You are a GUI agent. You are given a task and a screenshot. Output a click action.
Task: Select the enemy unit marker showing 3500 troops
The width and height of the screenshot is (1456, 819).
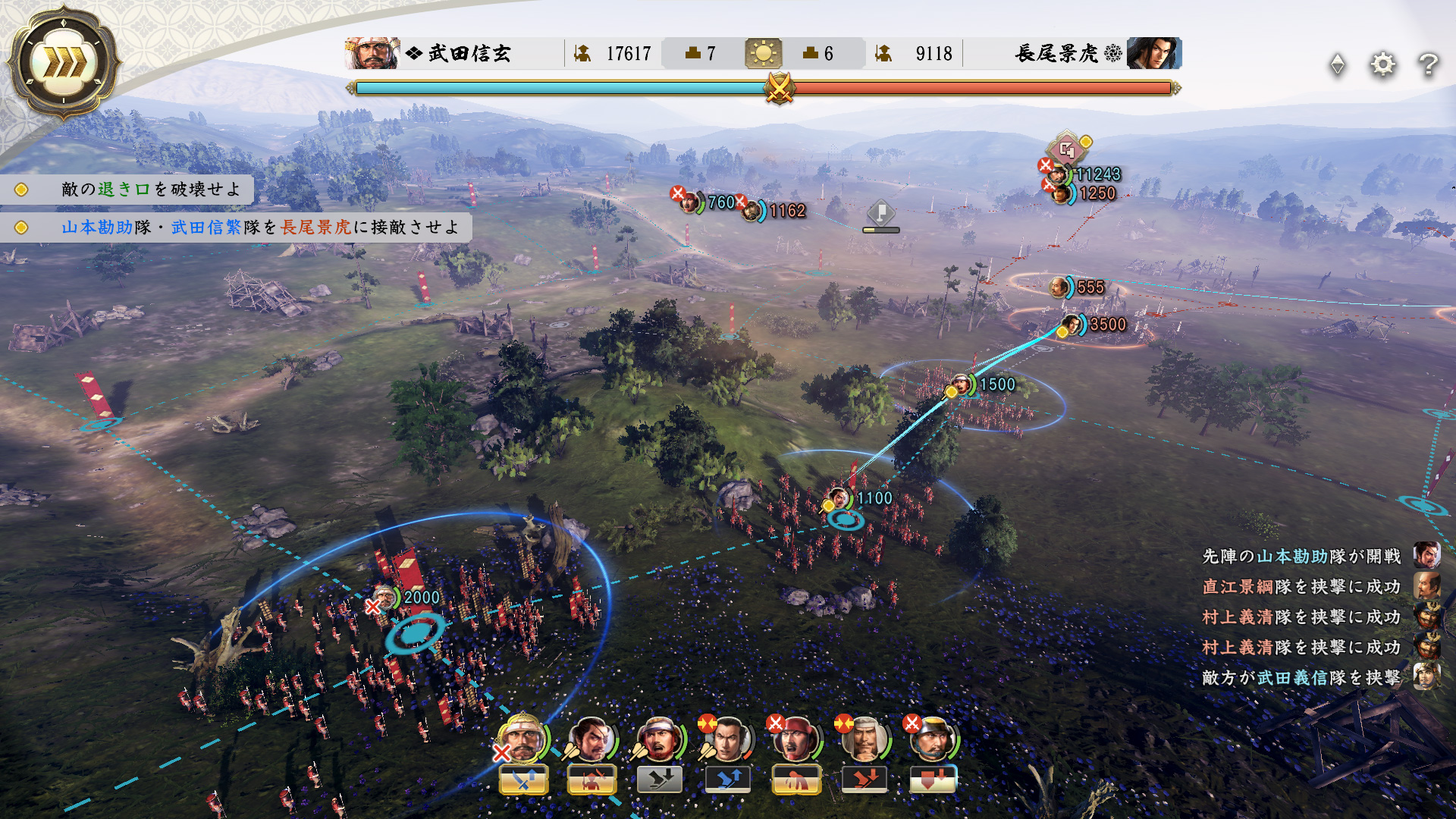tap(1072, 325)
